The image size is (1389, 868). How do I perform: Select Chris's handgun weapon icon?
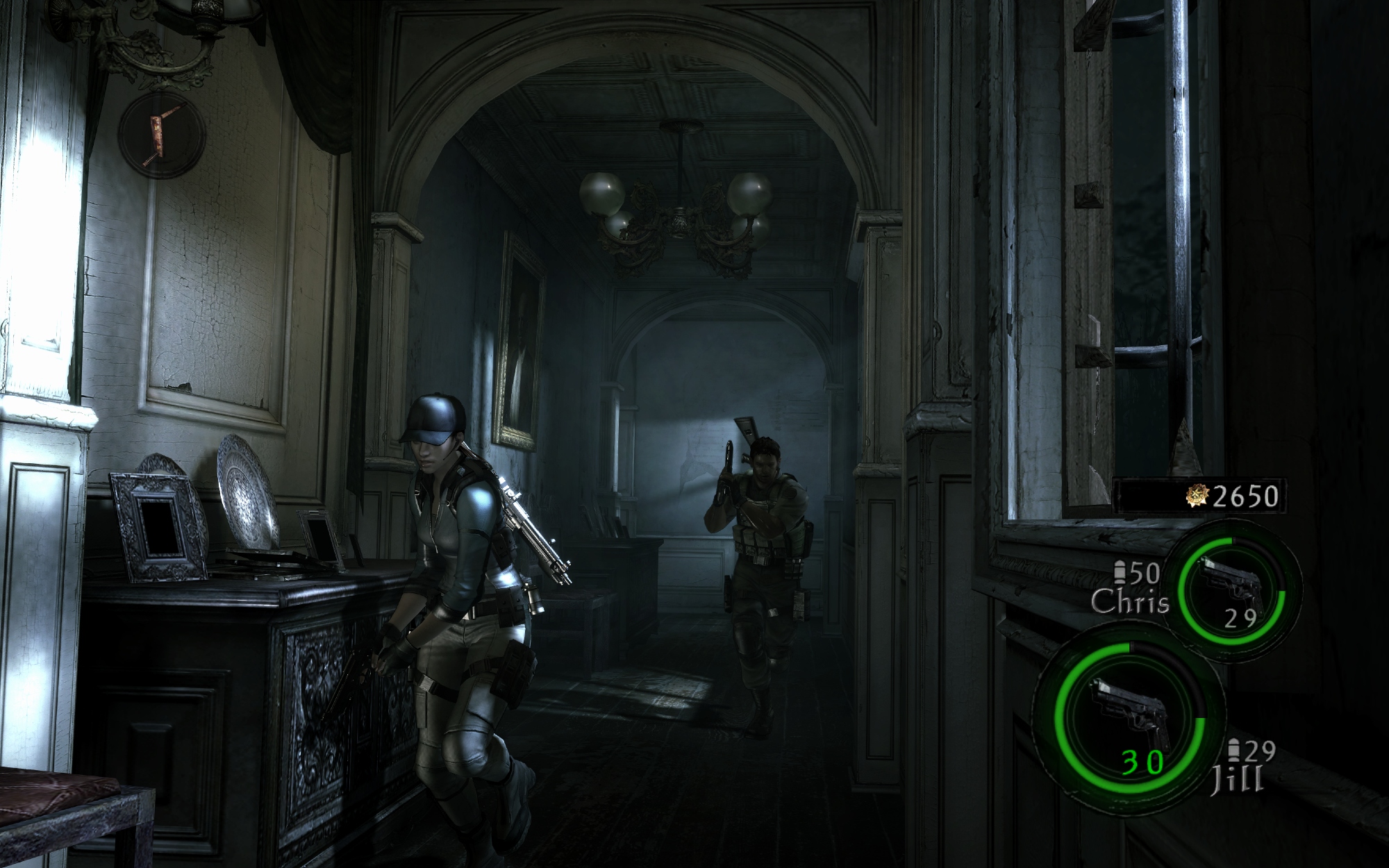point(1230,584)
